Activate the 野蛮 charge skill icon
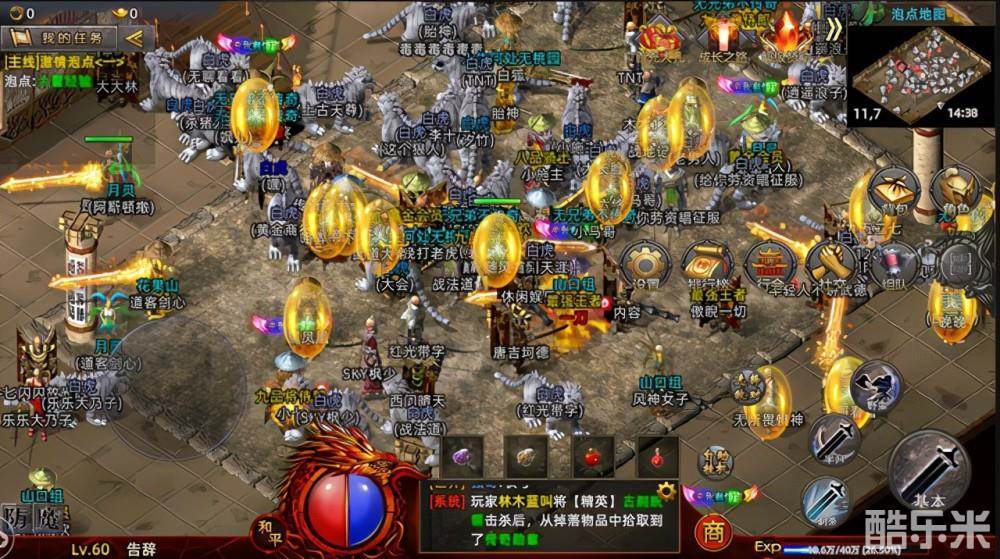Image resolution: width=1000 pixels, height=559 pixels. [873, 382]
